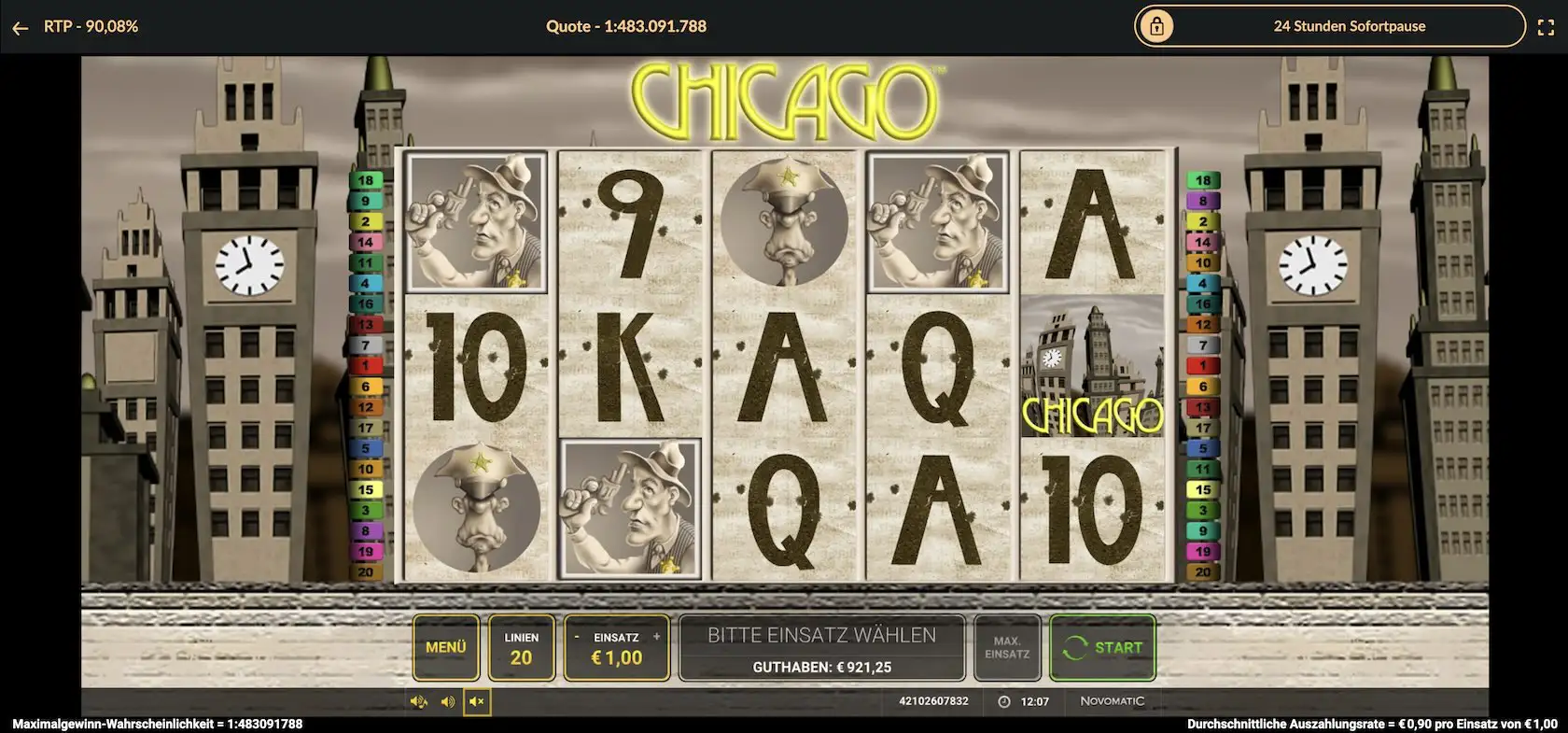Viewport: 1568px width, 733px height.
Task: Click the back arrow to exit the game
Action: point(20,26)
